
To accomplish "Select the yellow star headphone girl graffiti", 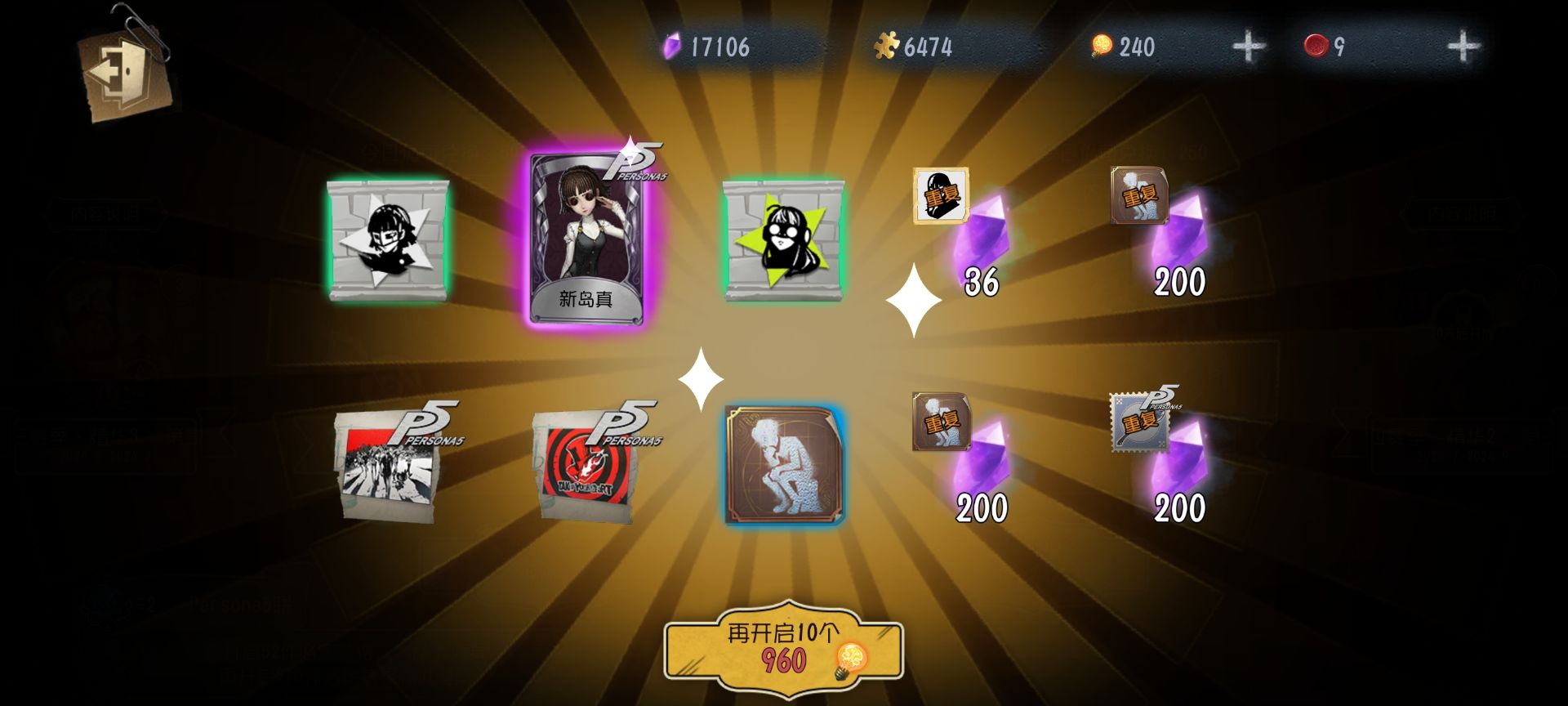I will click(783, 241).
